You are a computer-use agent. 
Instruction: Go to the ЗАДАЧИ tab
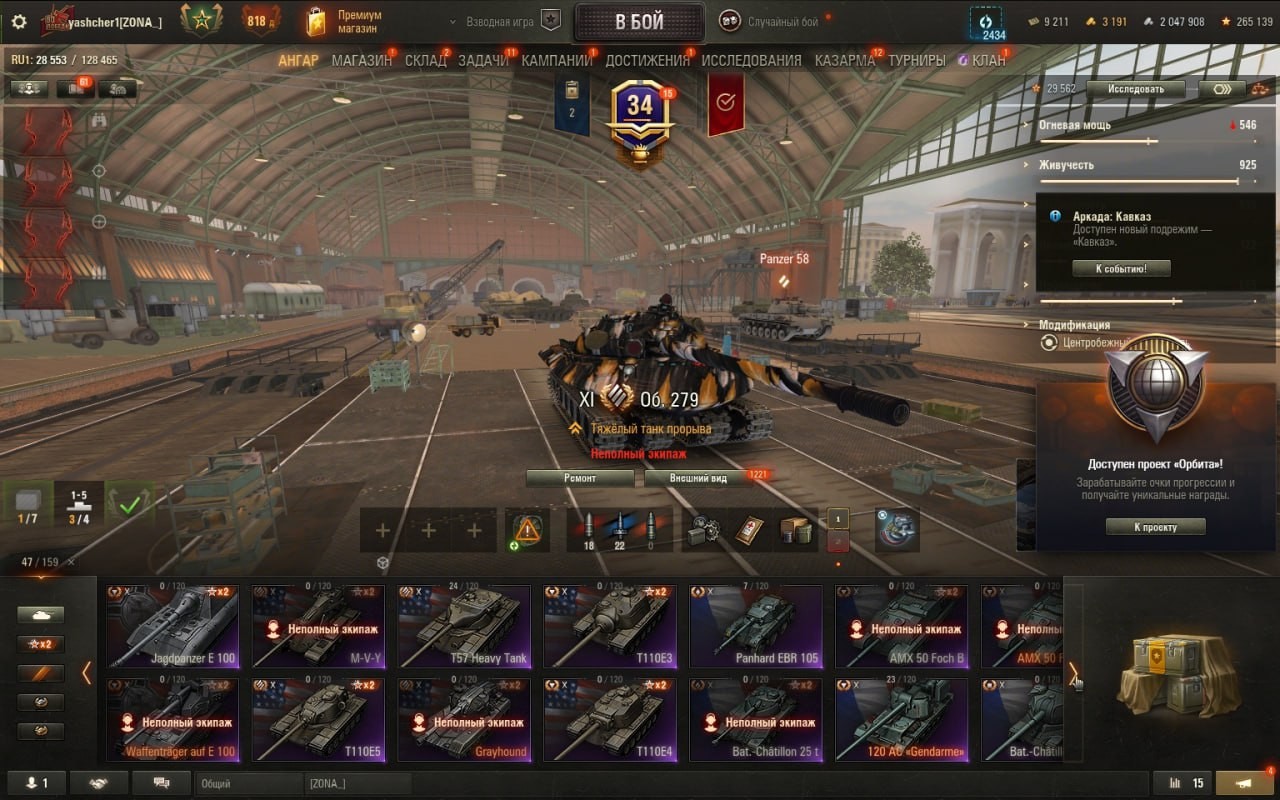pyautogui.click(x=483, y=60)
